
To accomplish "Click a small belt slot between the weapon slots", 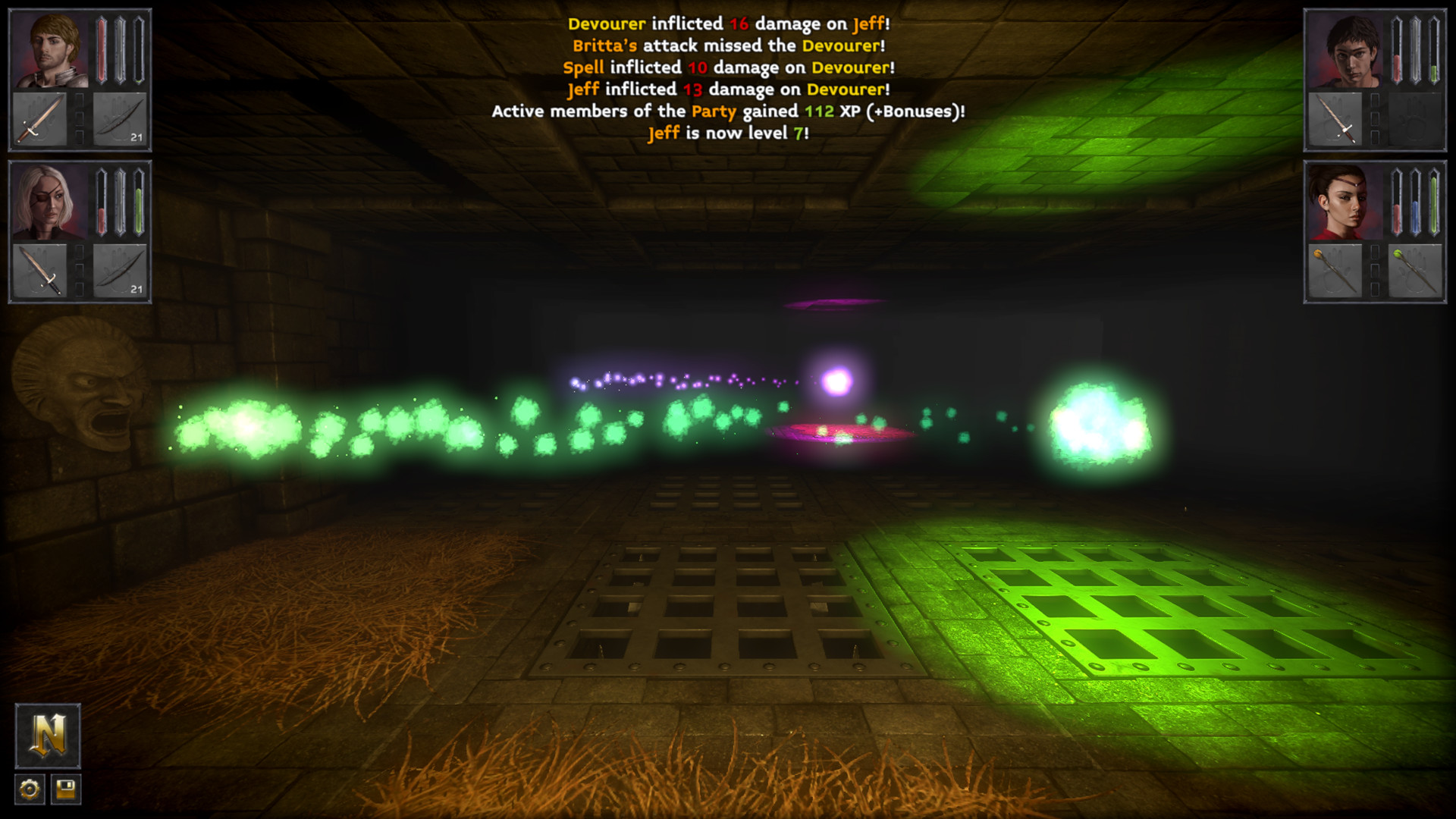I will point(81,118).
